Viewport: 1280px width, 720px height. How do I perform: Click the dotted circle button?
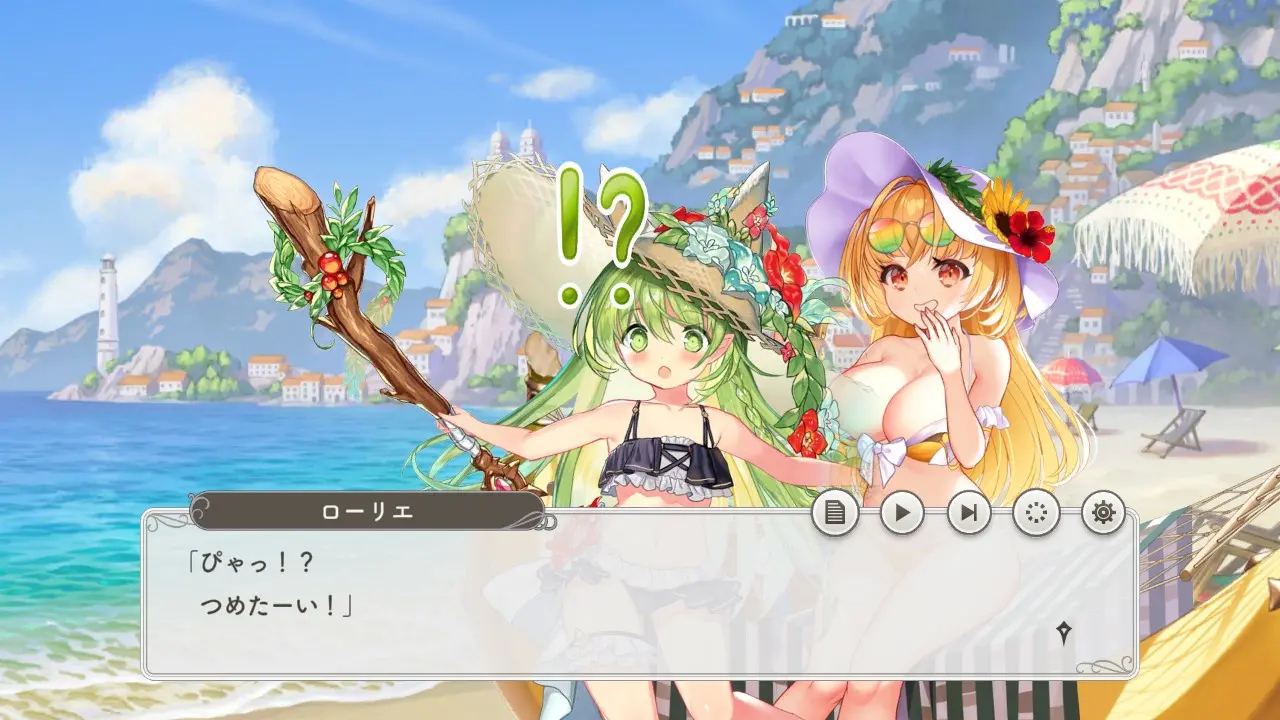coord(1036,513)
